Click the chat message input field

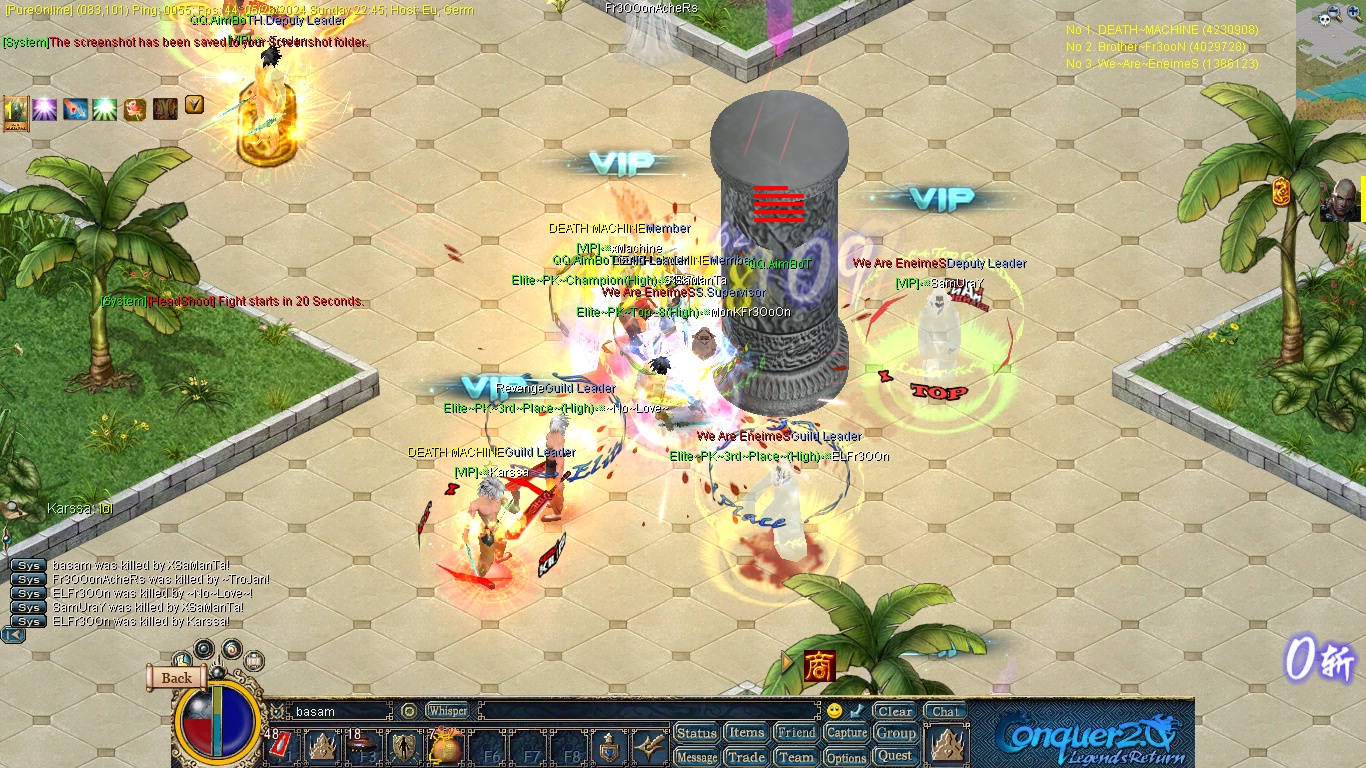click(x=650, y=711)
